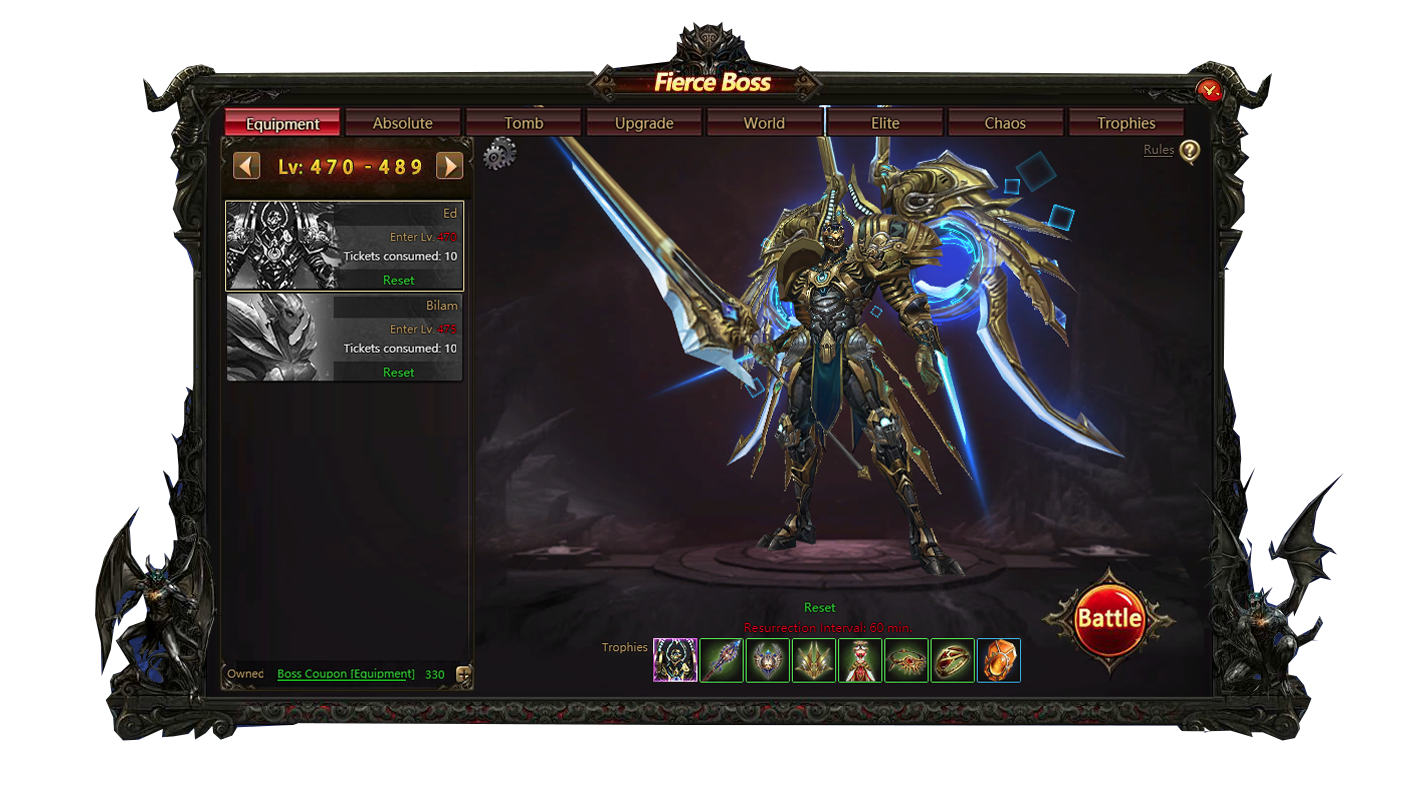Open the Boss Coupon [Equipment] link

click(x=345, y=674)
